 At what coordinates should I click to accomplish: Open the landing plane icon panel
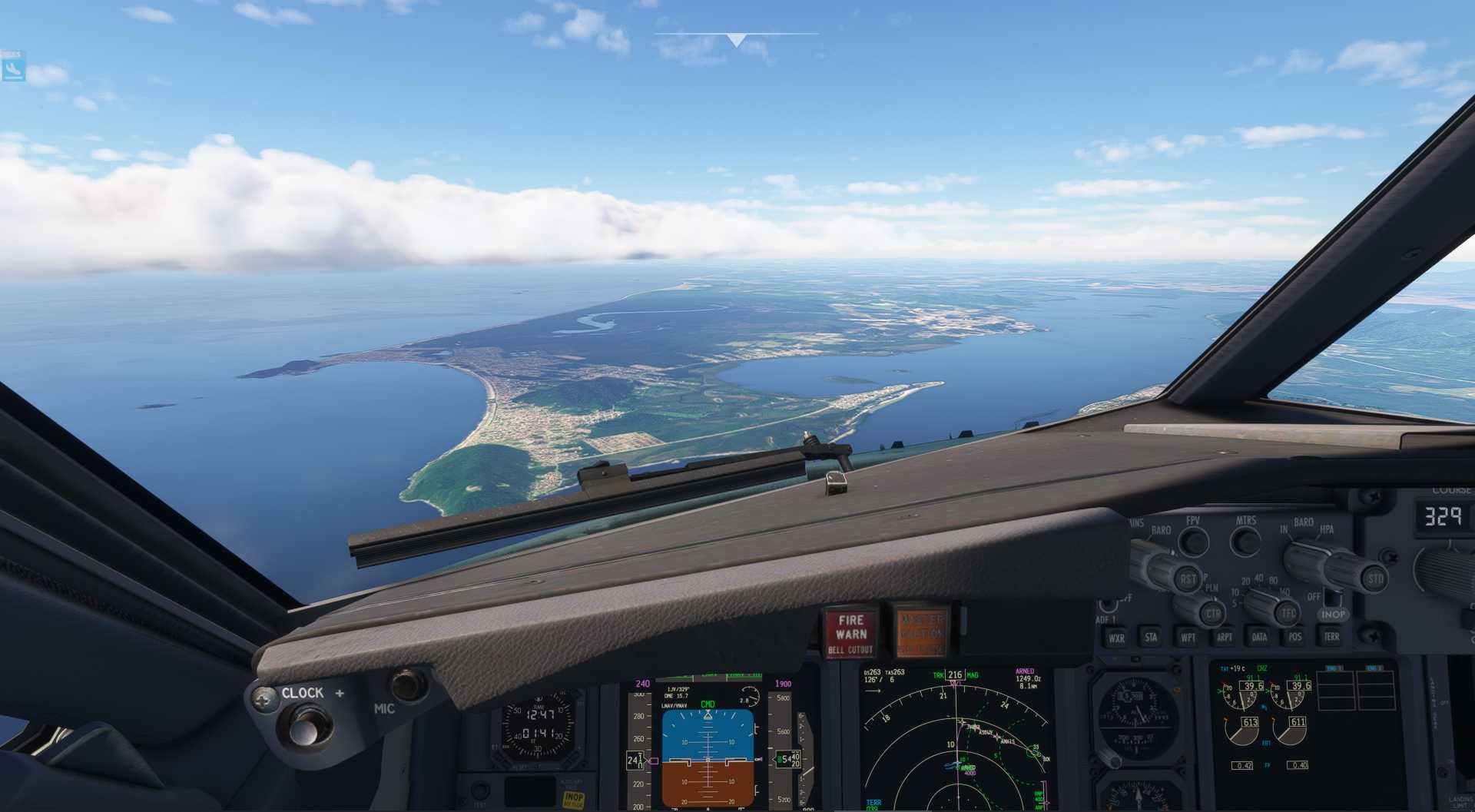click(13, 68)
